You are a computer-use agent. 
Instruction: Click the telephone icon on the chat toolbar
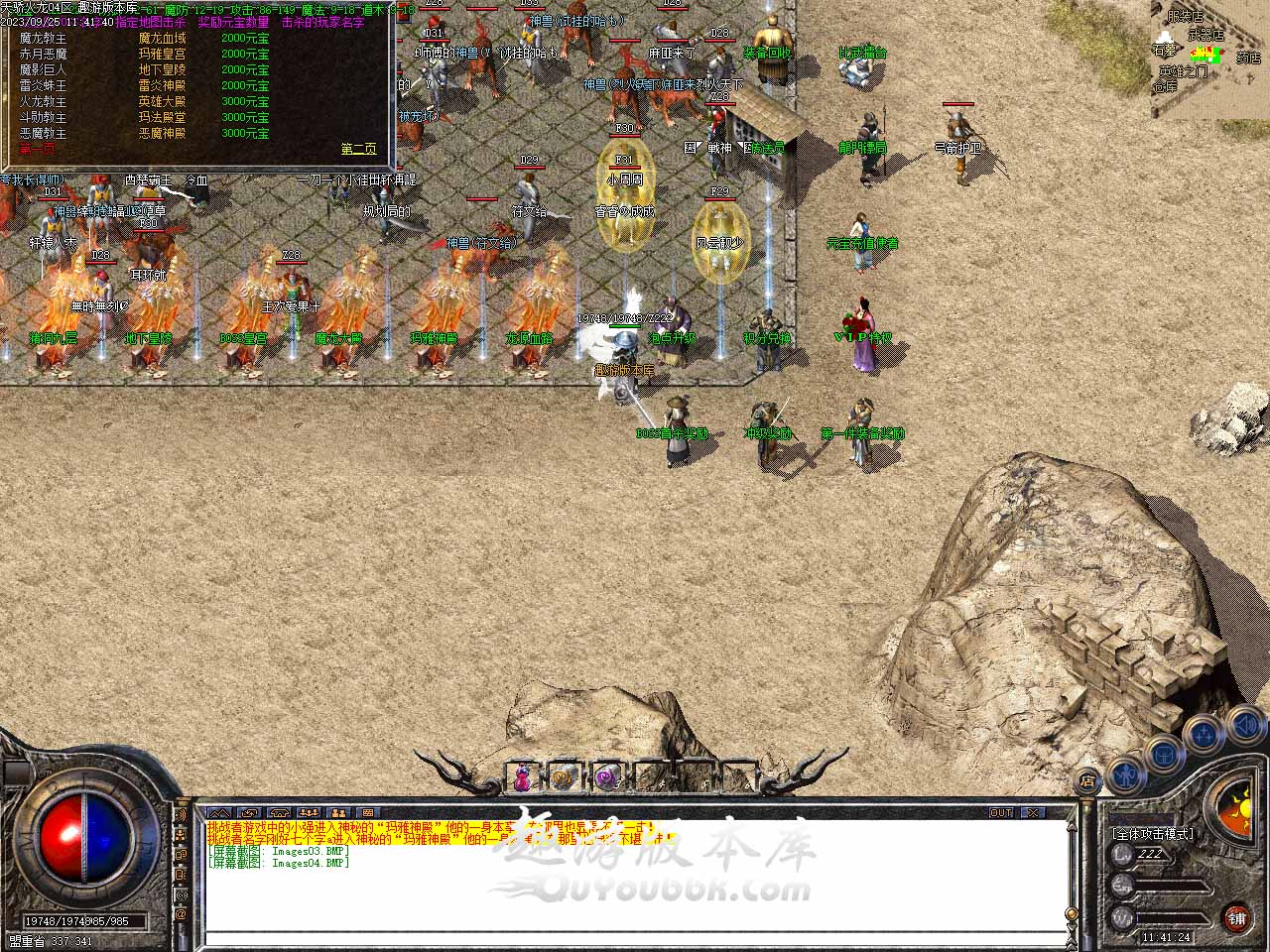coord(278,813)
